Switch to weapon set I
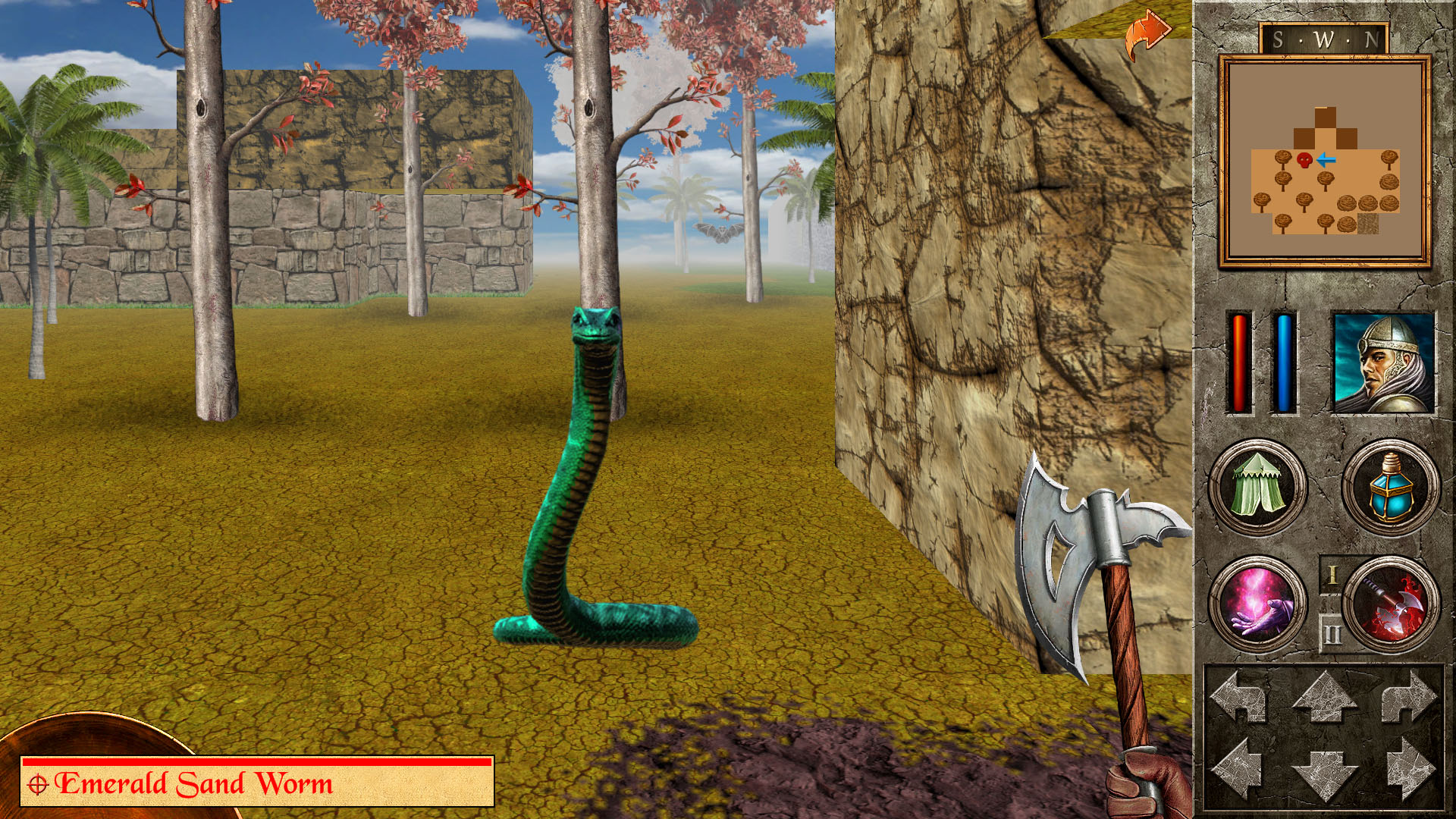 pyautogui.click(x=1332, y=576)
